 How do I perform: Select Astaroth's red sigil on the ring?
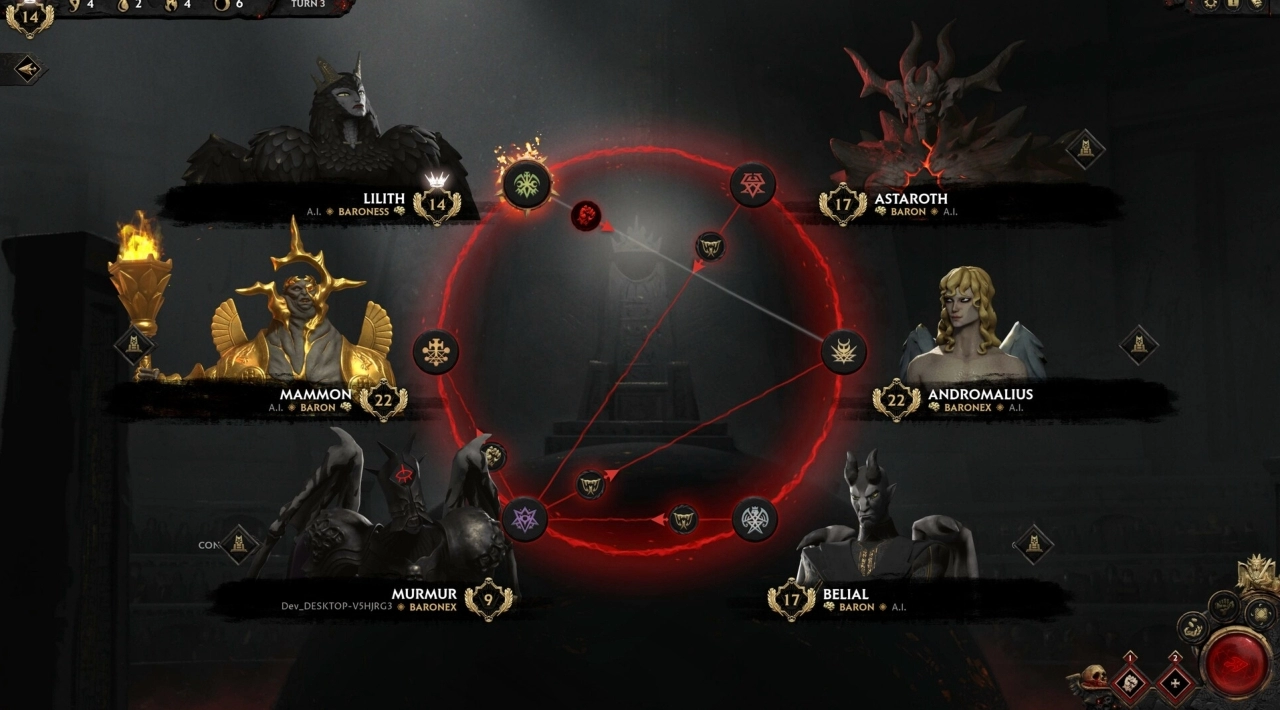click(x=752, y=184)
